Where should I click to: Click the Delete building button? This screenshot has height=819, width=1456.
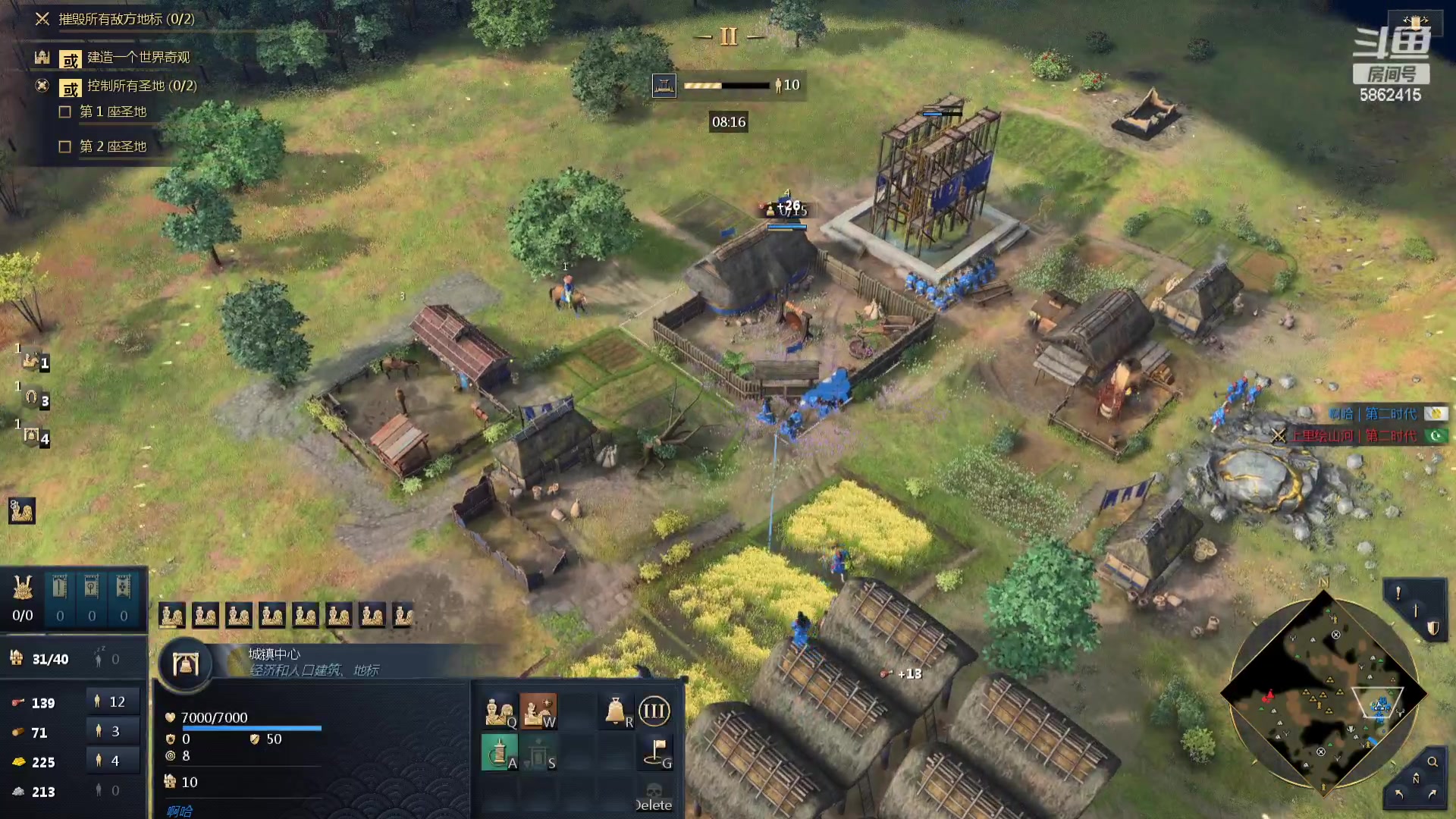(654, 798)
